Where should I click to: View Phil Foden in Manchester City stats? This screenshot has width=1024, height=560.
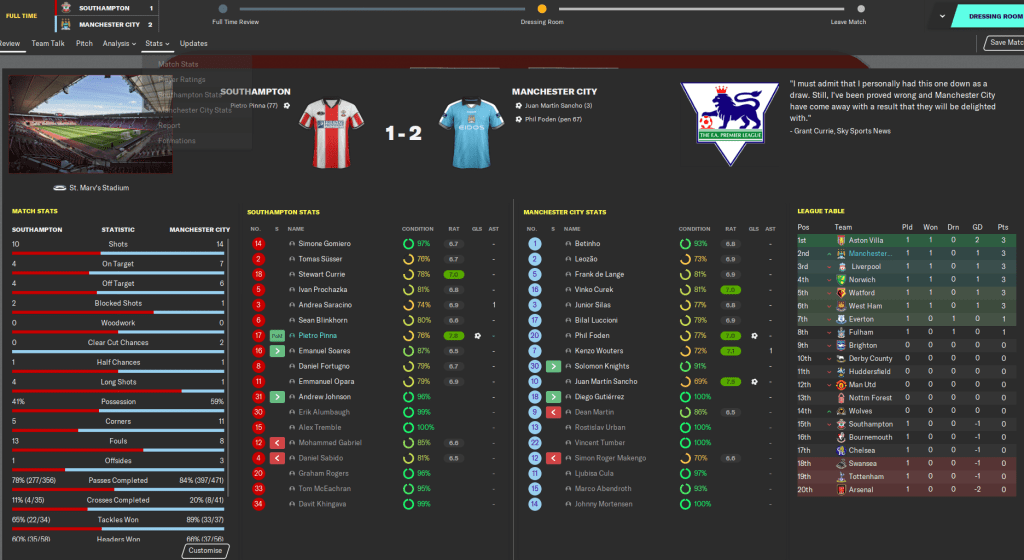point(592,336)
